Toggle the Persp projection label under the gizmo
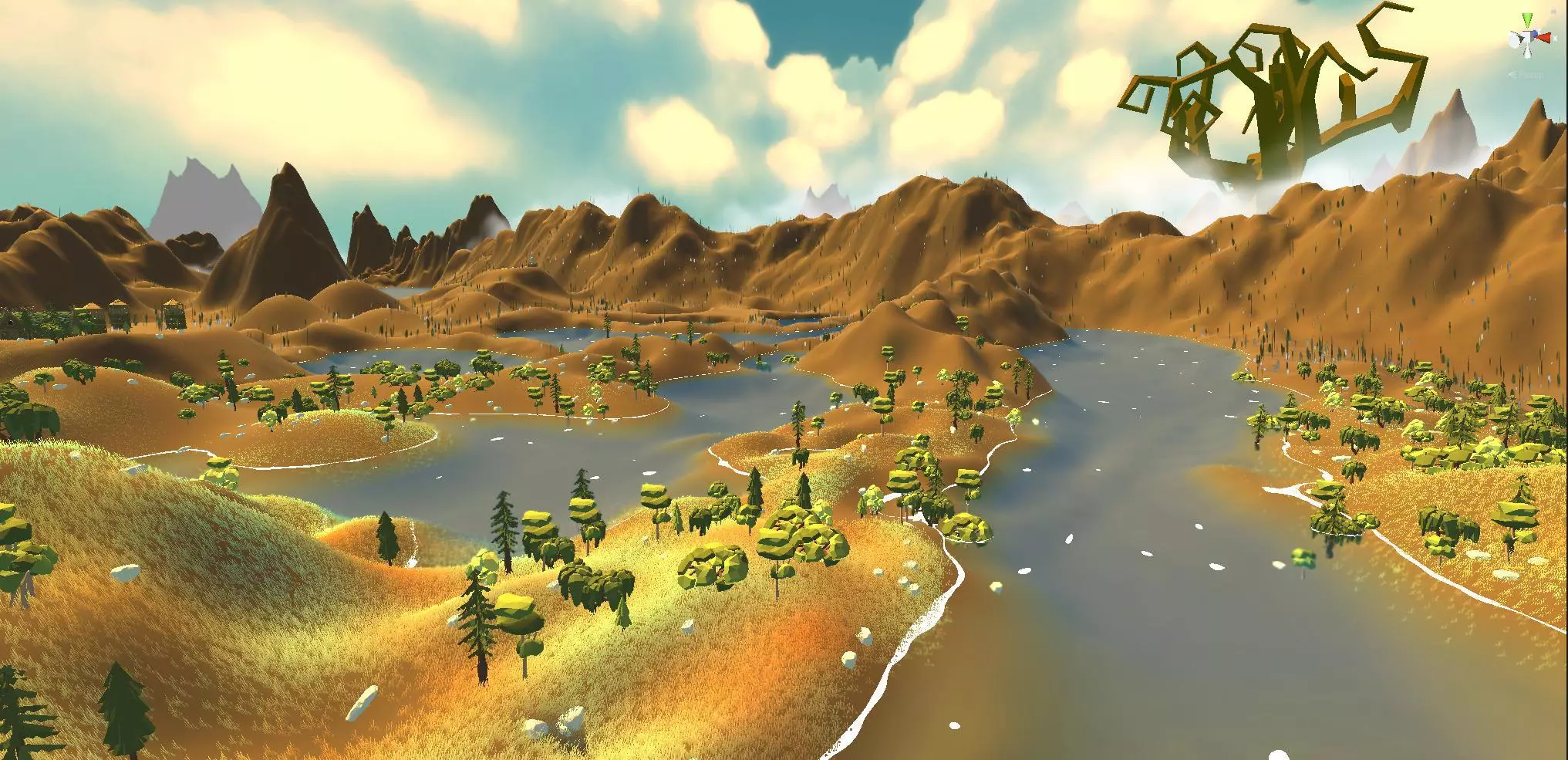The height and width of the screenshot is (760, 1568). tap(1530, 75)
